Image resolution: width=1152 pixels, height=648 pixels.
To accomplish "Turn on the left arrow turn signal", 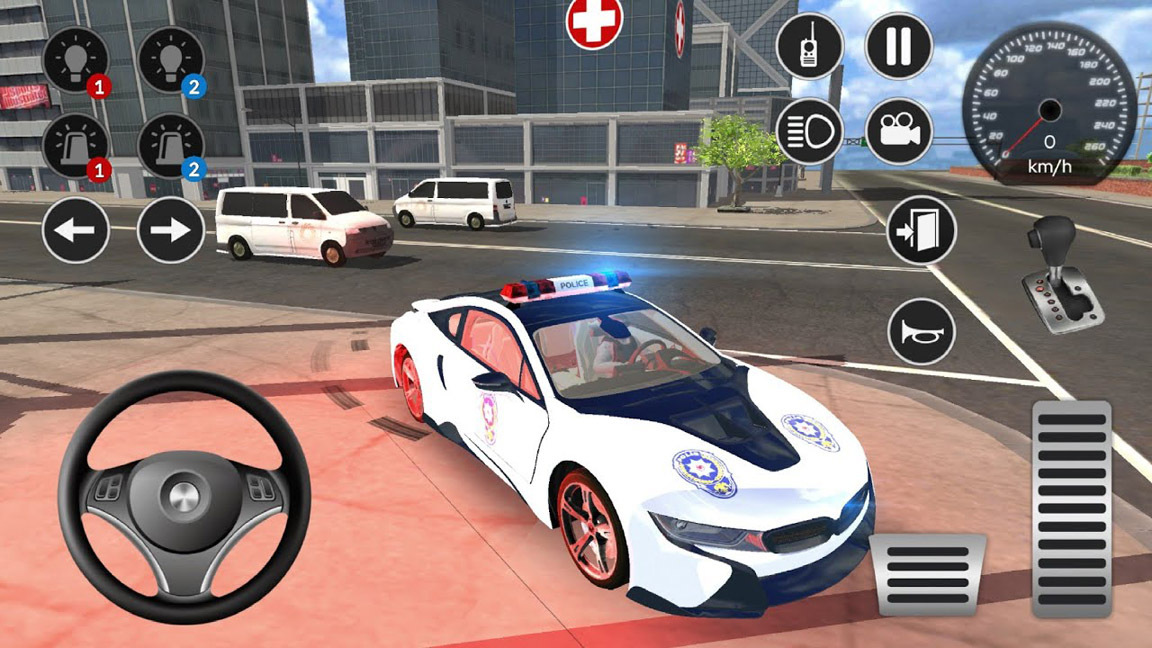I will (x=76, y=230).
